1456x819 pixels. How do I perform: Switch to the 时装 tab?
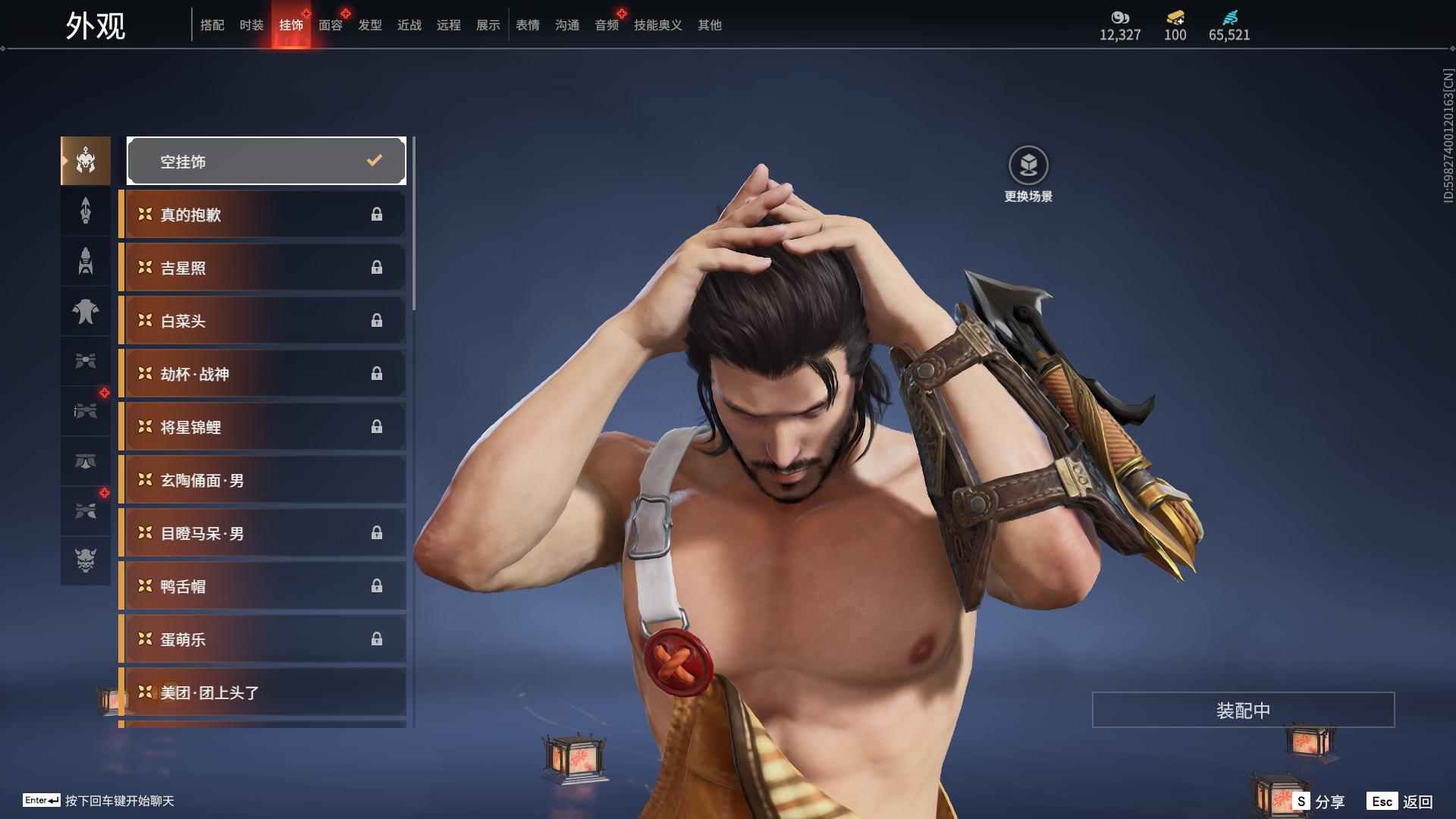point(251,25)
